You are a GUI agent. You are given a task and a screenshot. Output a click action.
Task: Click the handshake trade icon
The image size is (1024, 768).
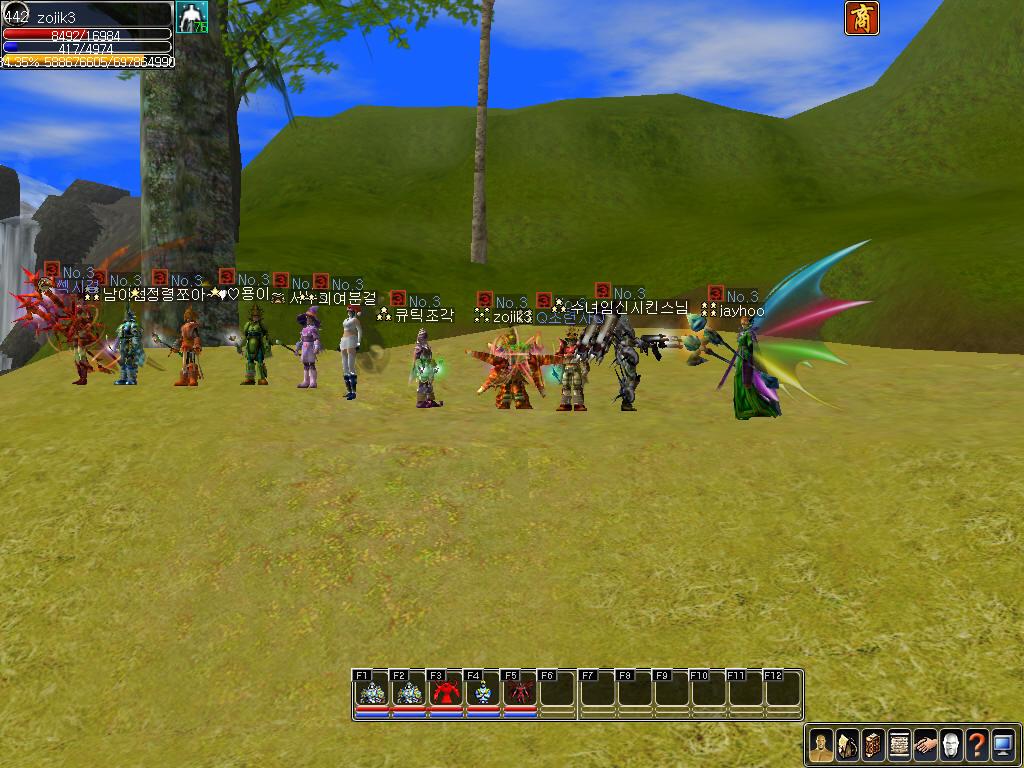tap(925, 745)
